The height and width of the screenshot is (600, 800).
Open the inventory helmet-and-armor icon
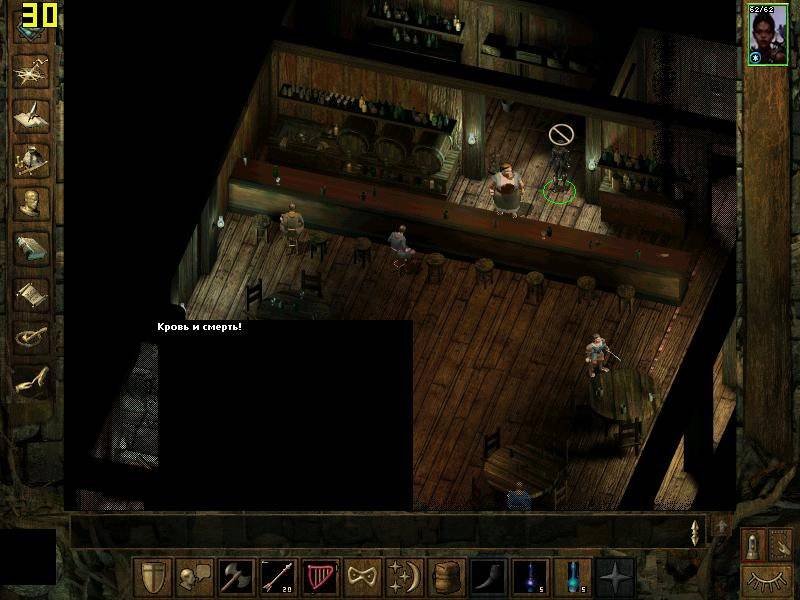coord(31,157)
